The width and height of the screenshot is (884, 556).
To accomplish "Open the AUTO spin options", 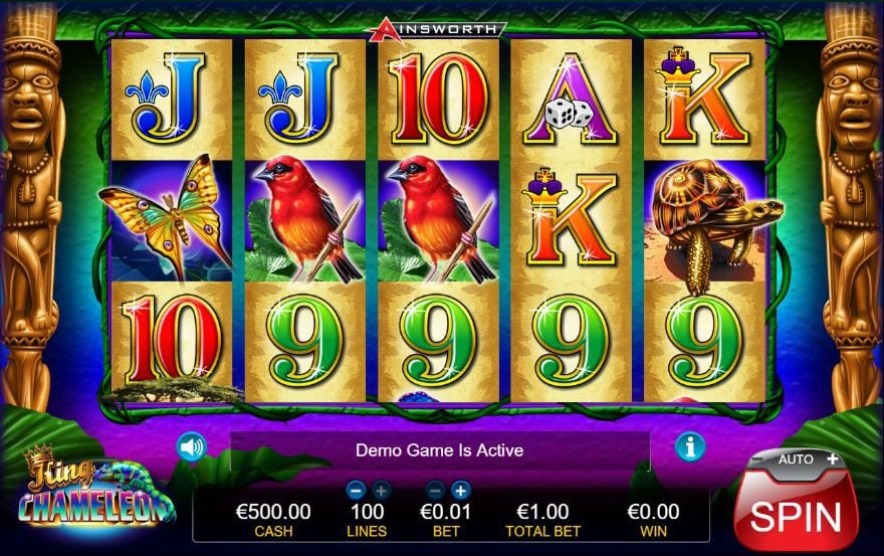I will [x=797, y=460].
